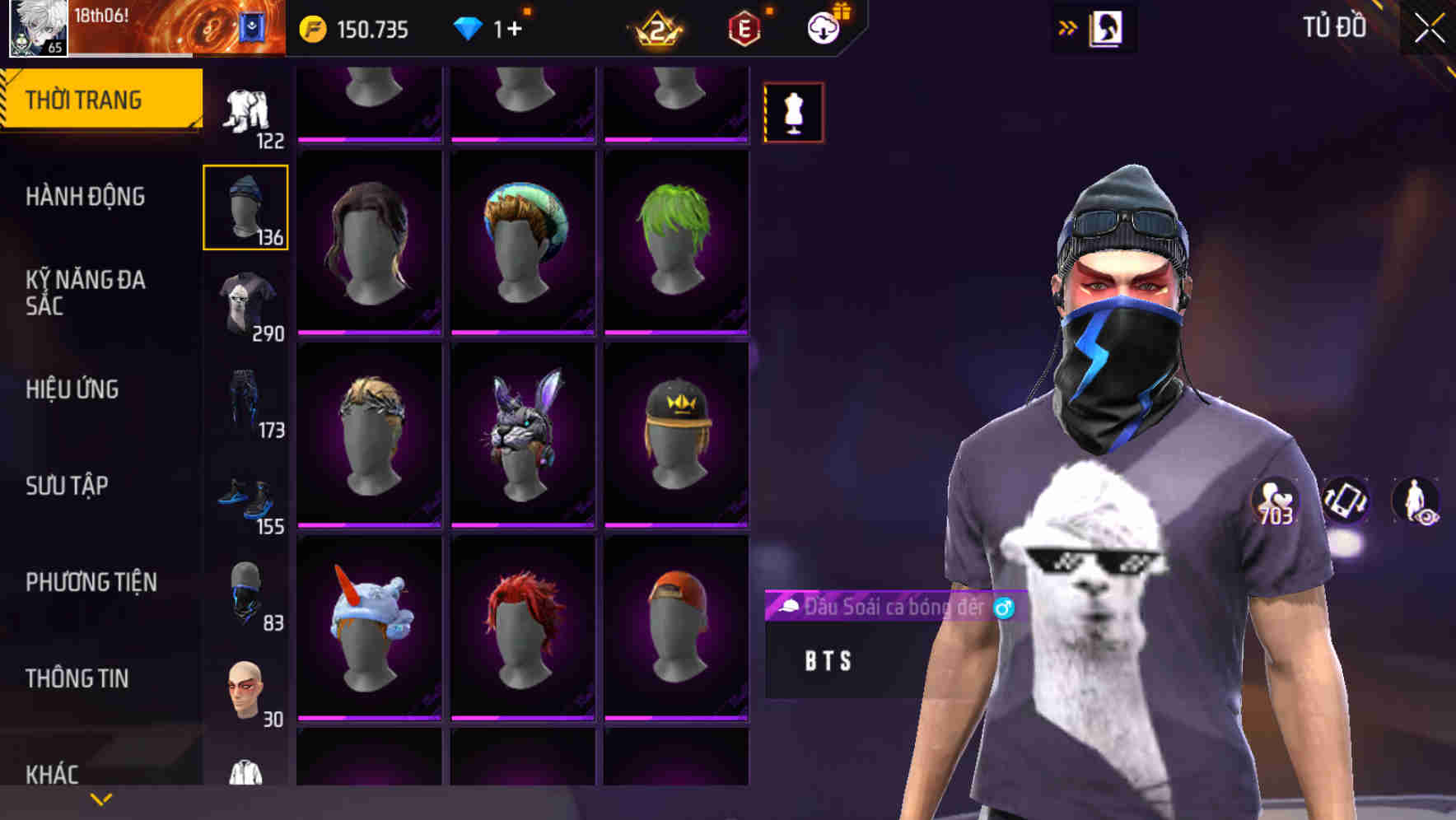Image resolution: width=1456 pixels, height=820 pixels.
Task: Open the mannequin outfit preset icon
Action: 793,113
